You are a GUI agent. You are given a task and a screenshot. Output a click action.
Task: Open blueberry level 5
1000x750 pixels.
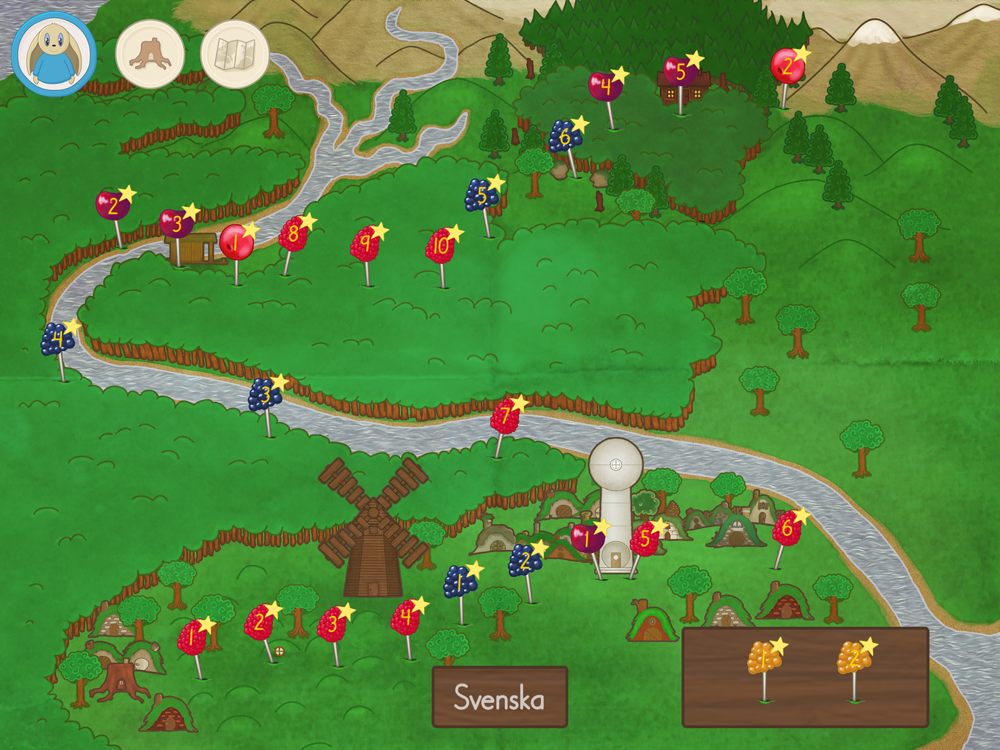point(481,195)
